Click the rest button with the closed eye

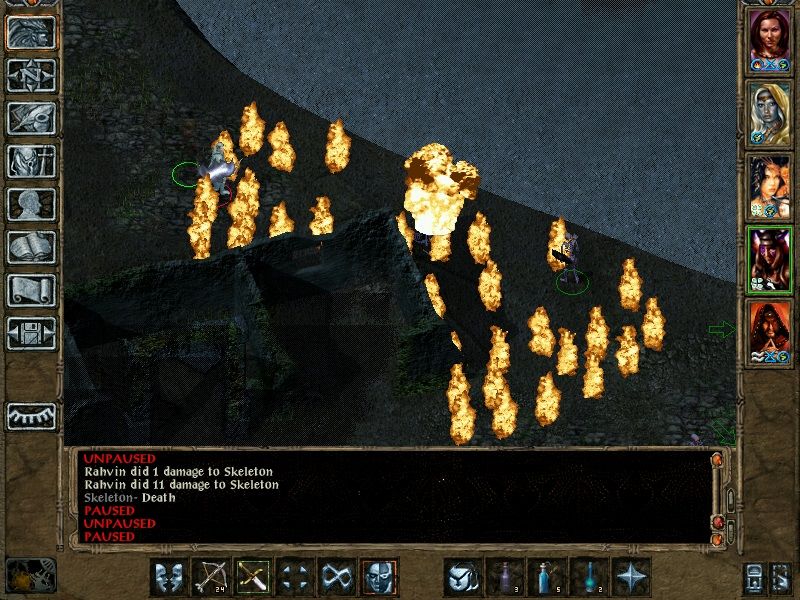31,415
